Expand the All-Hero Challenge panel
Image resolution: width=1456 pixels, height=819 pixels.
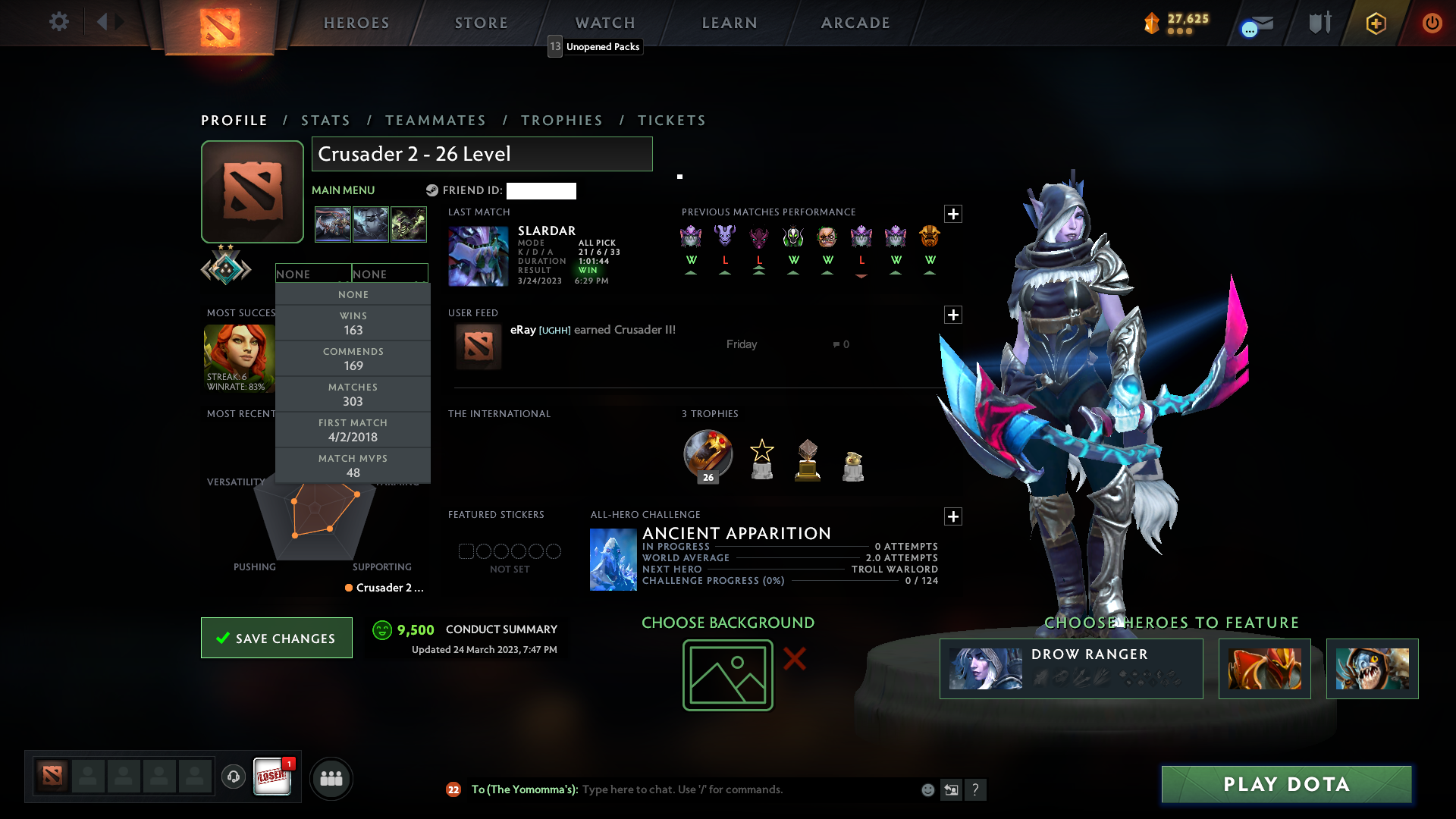point(953,516)
